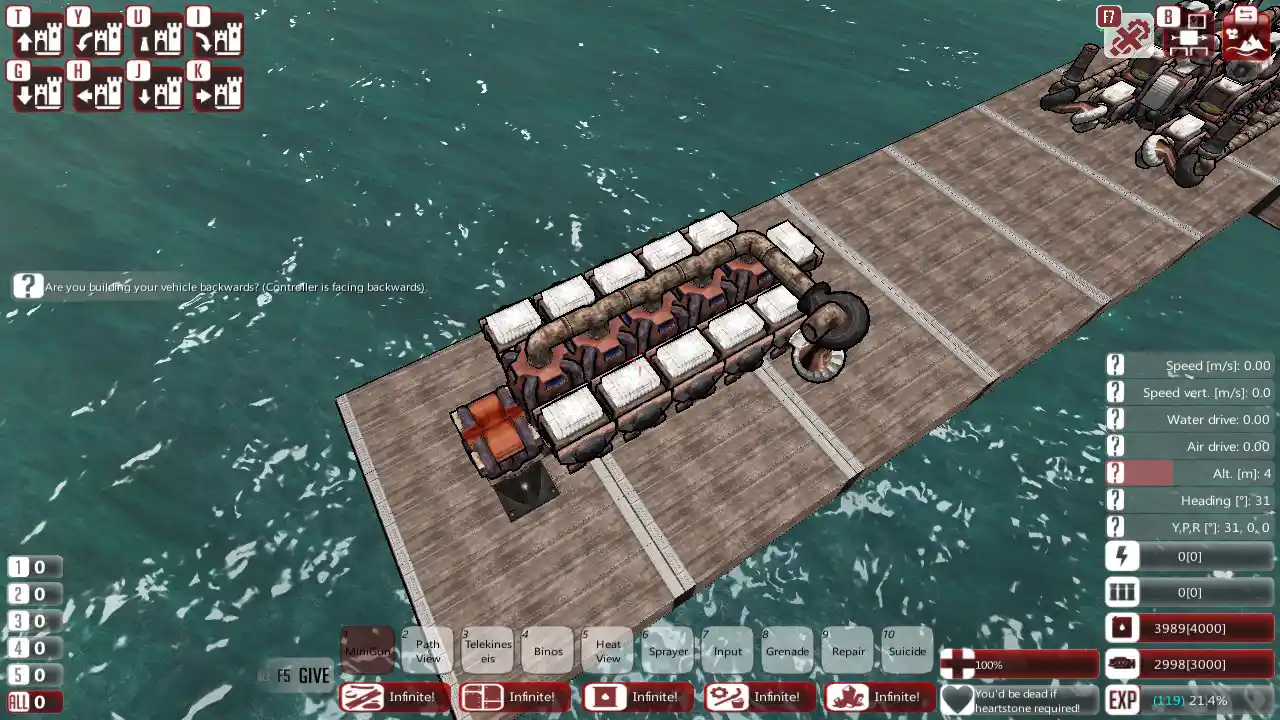The width and height of the screenshot is (1280, 720).
Task: Select the ALL group selector bottom left
Action: pyautogui.click(x=20, y=701)
